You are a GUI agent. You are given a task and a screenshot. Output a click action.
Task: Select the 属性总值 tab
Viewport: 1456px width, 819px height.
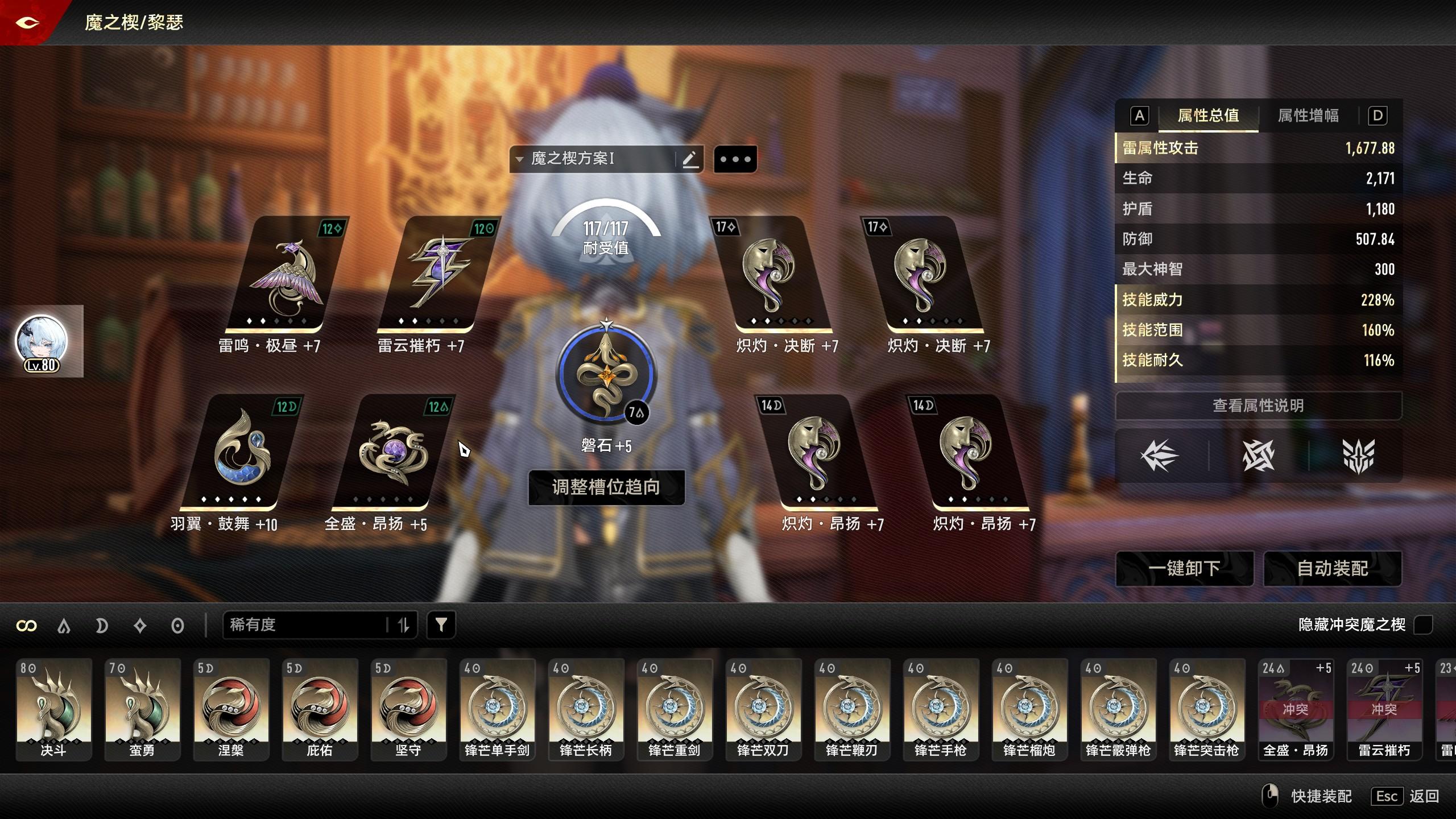pos(1208,116)
